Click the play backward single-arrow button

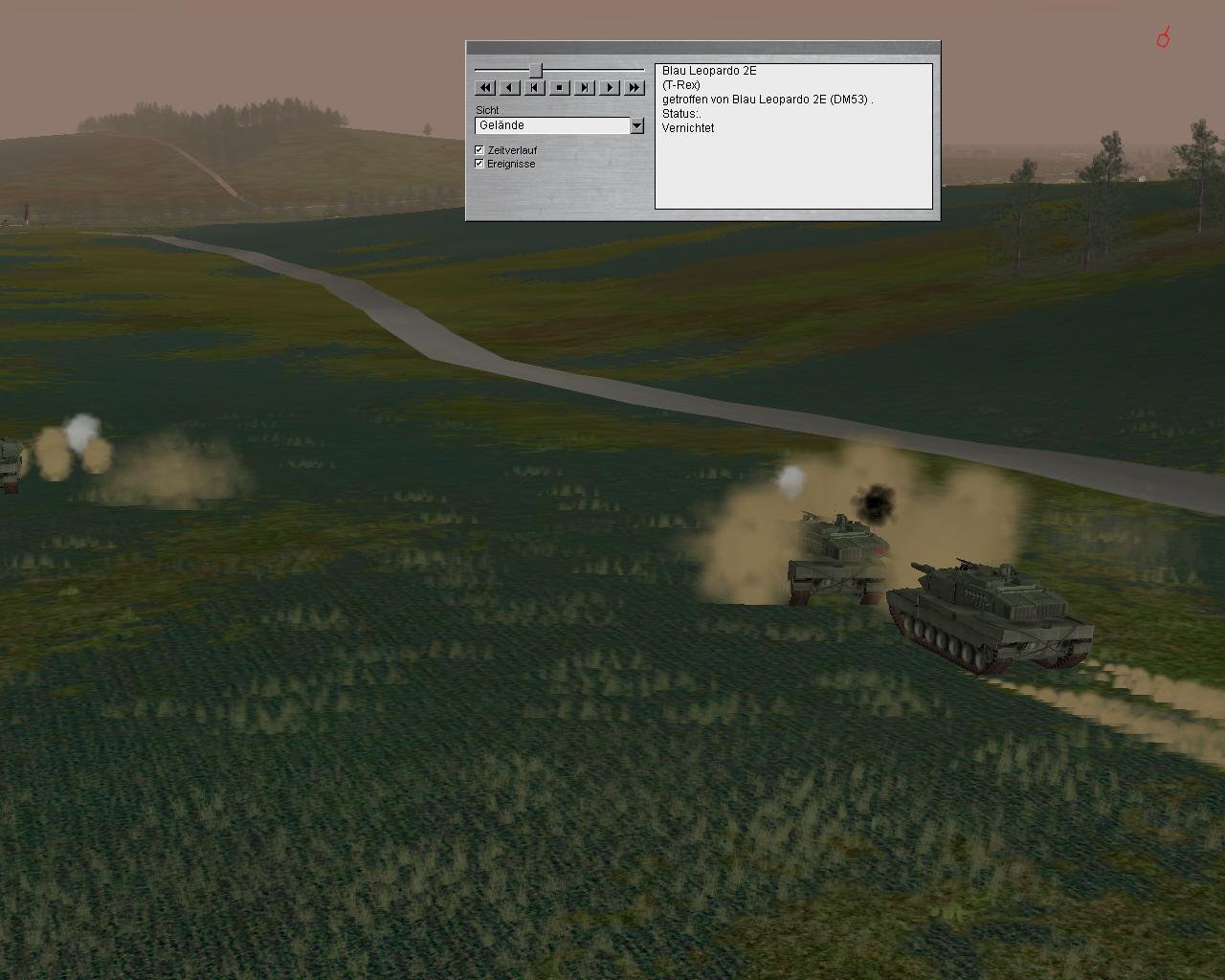pyautogui.click(x=510, y=88)
